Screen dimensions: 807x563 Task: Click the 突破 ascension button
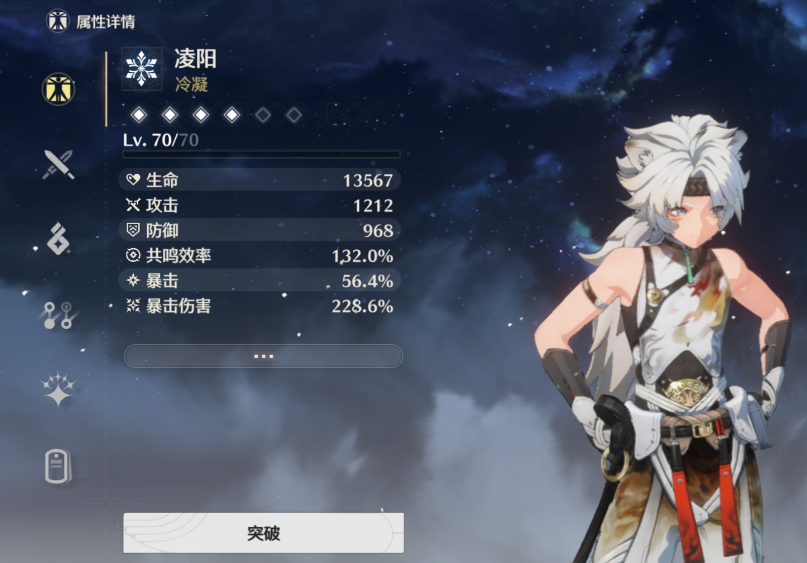tap(263, 533)
